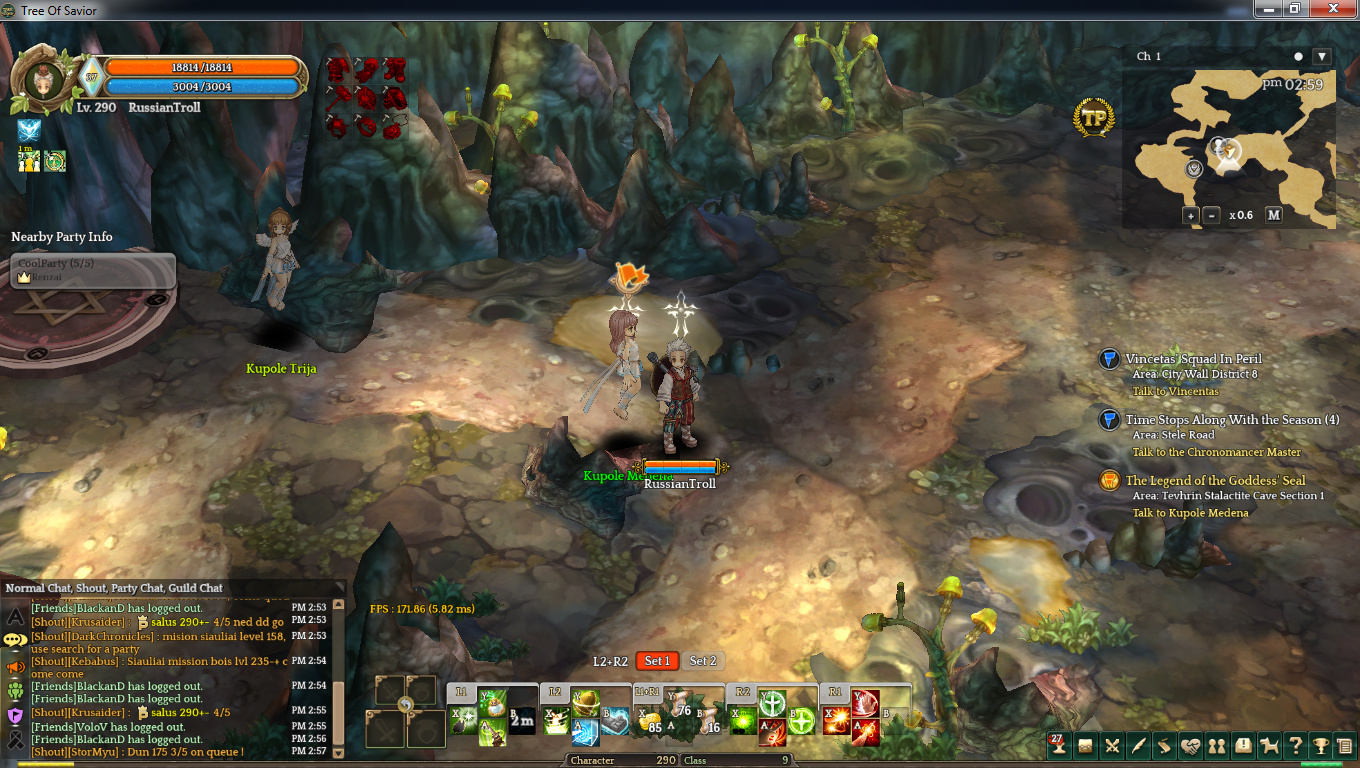1360x768 pixels.
Task: Open the trophy menu icon
Action: pyautogui.click(x=1321, y=746)
